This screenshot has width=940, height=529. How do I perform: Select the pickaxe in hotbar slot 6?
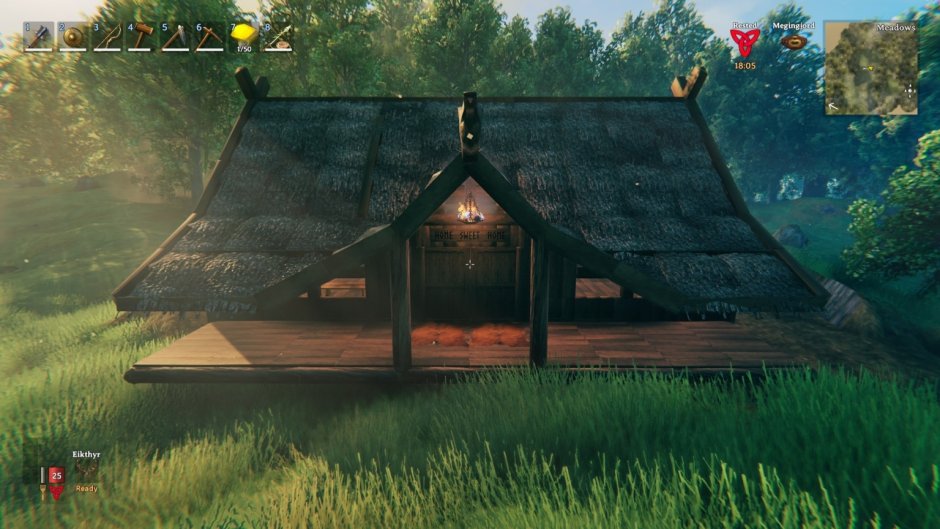[x=210, y=37]
